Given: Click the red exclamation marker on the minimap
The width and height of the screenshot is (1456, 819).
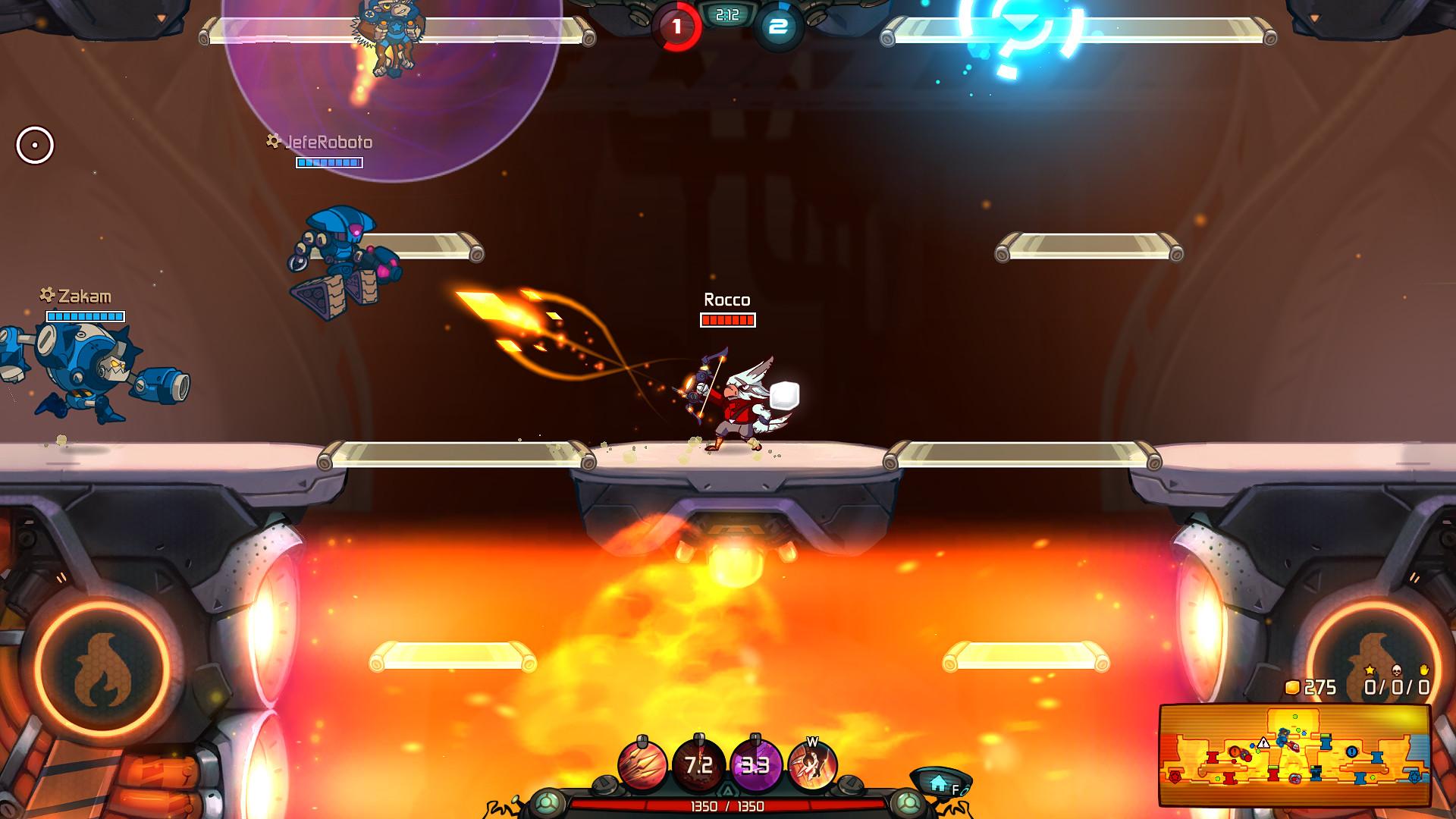Looking at the screenshot, I should point(1235,751).
